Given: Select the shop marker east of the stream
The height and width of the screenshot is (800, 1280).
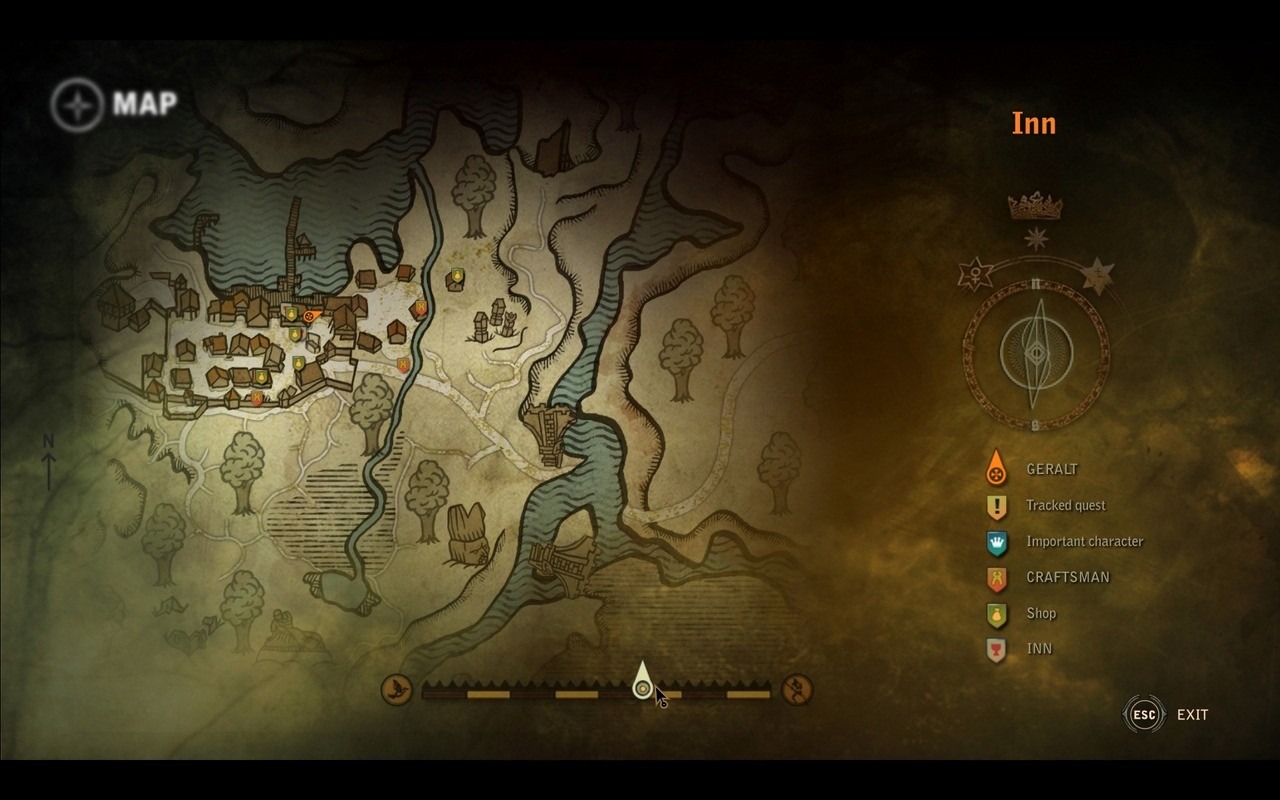Looking at the screenshot, I should [457, 275].
